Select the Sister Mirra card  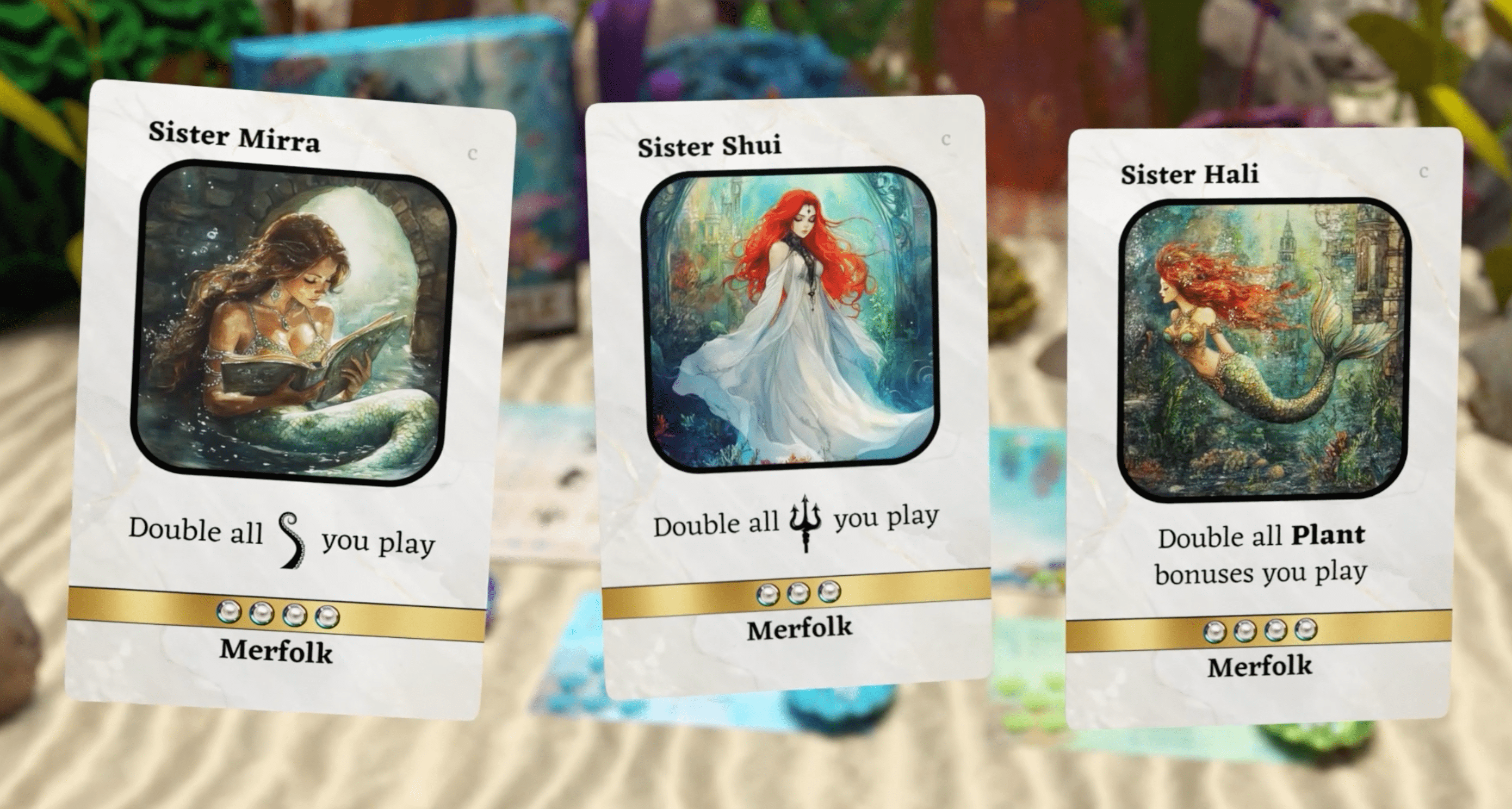point(290,399)
